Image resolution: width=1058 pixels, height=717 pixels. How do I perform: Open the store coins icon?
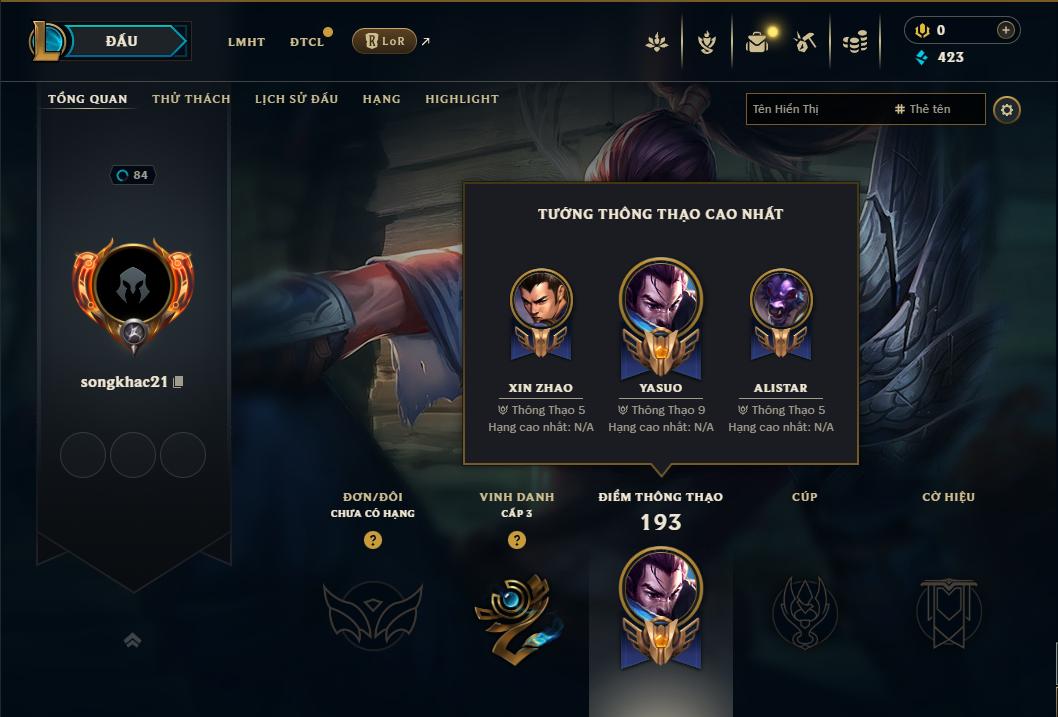[x=854, y=42]
